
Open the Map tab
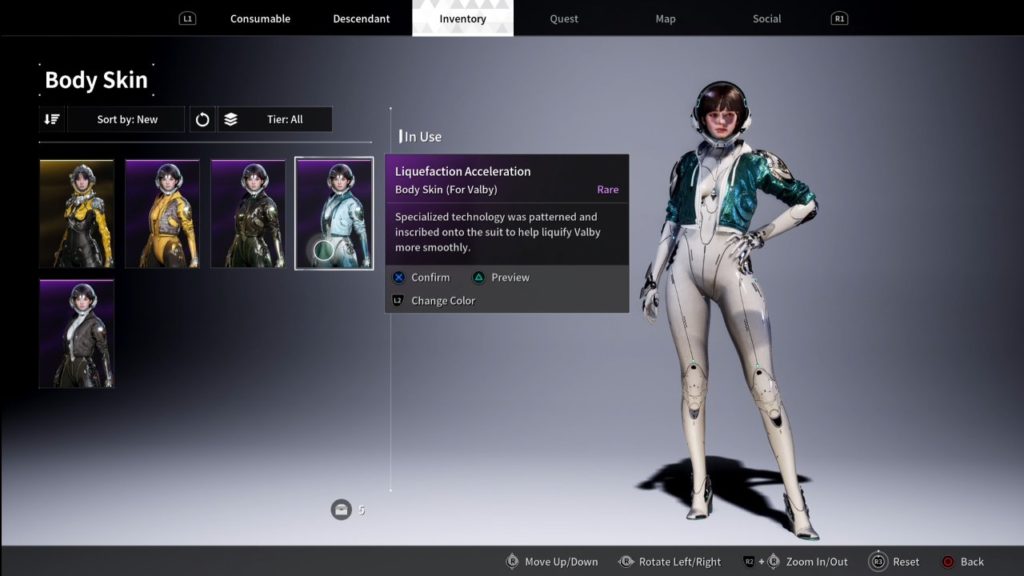665,19
